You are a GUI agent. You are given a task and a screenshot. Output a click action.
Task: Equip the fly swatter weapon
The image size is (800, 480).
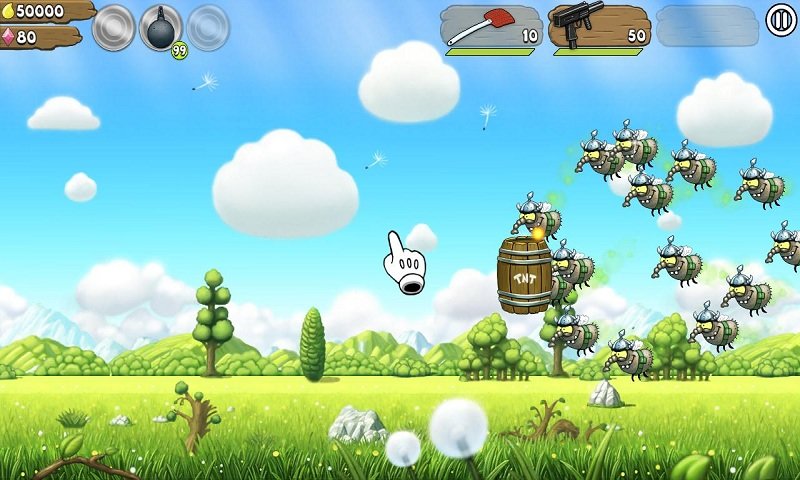[x=491, y=27]
